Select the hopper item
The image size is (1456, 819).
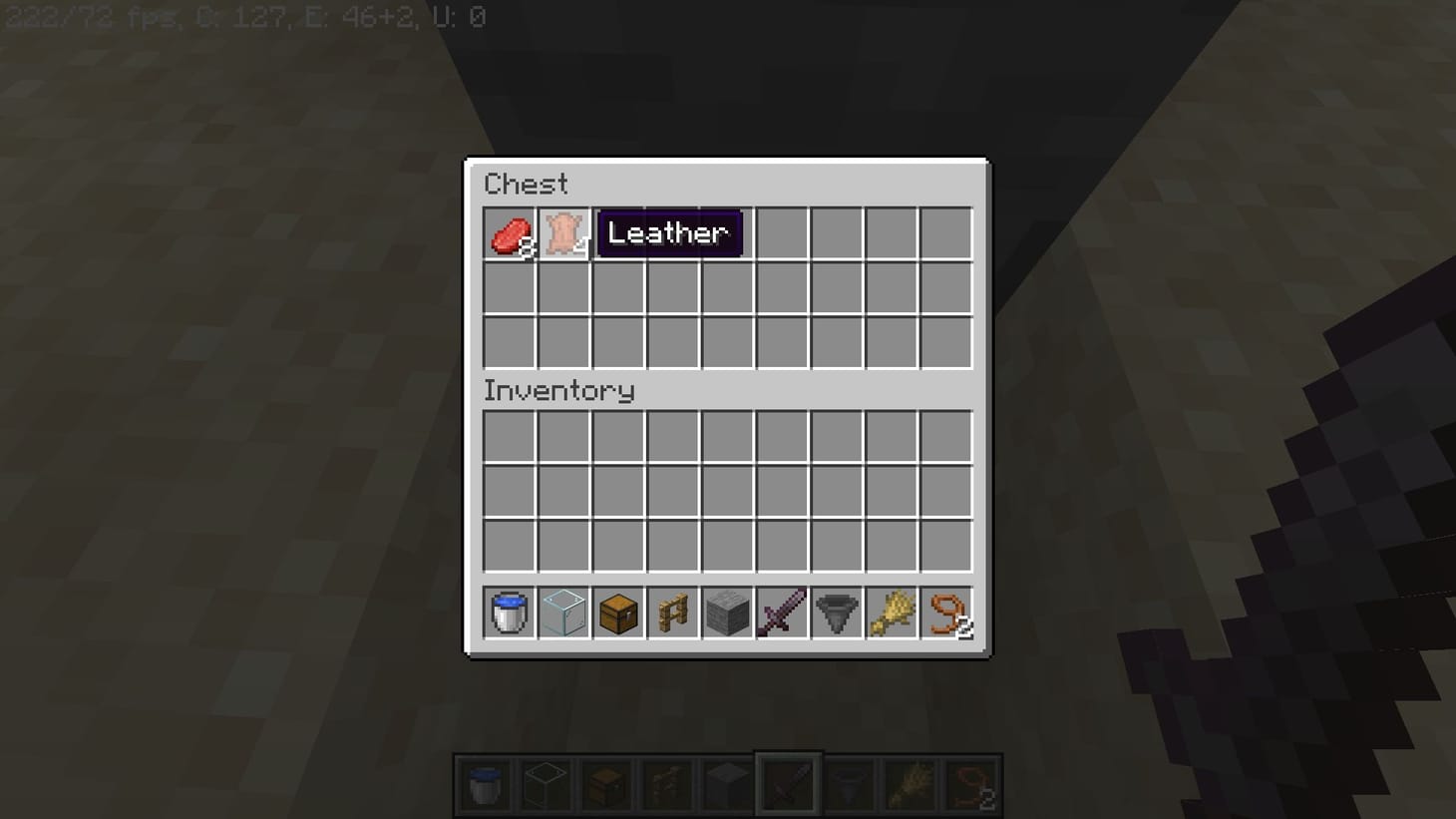pos(836,613)
